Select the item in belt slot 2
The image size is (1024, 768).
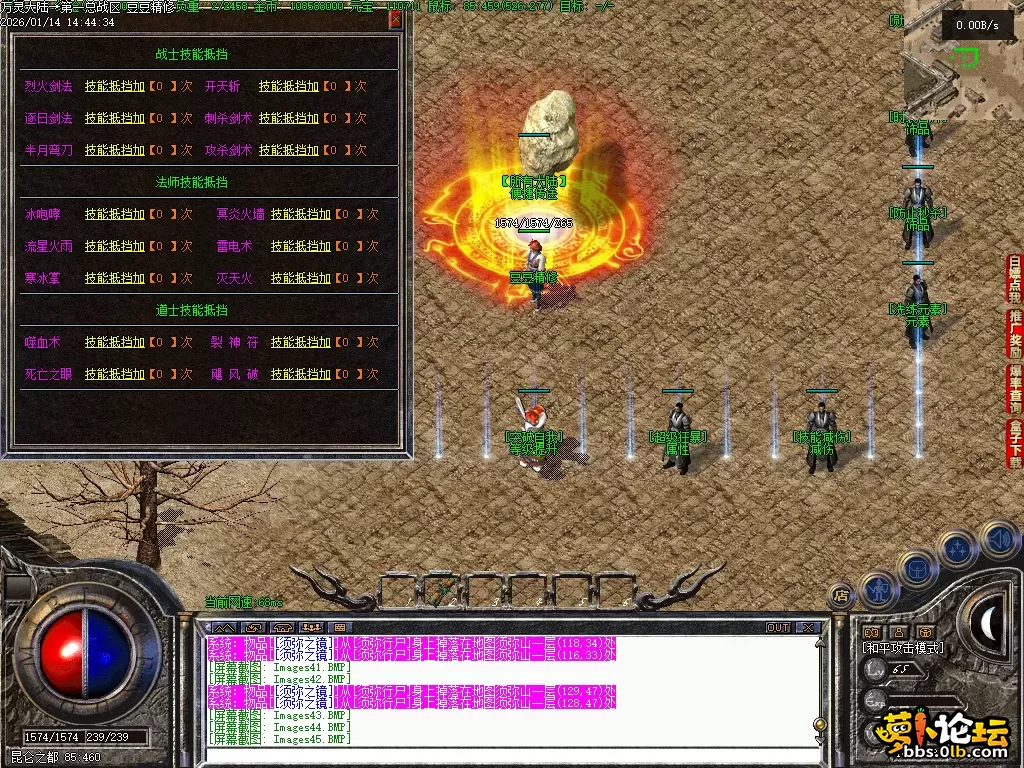(443, 591)
